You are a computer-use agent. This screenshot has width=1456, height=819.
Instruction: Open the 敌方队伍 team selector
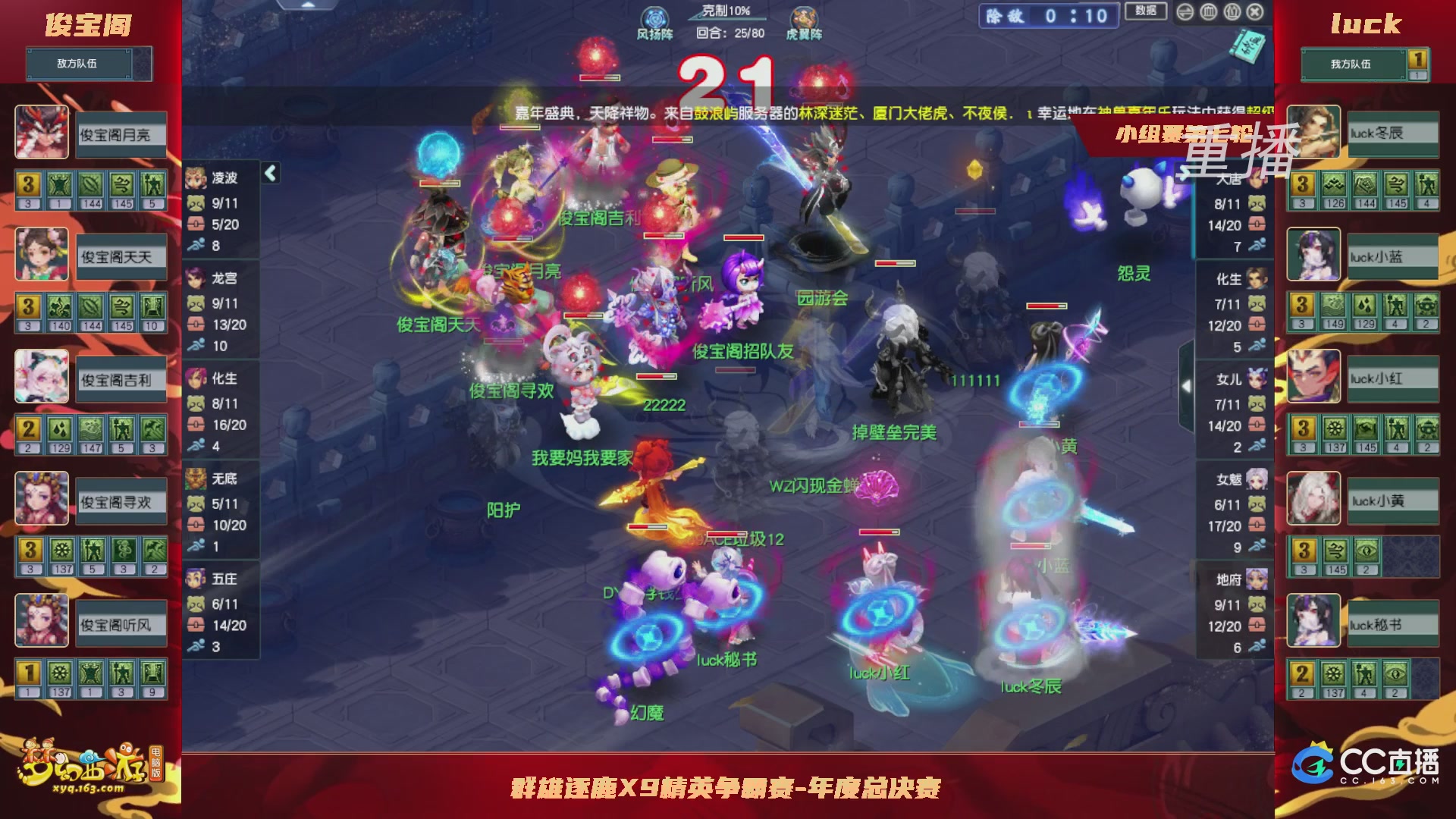pos(81,64)
